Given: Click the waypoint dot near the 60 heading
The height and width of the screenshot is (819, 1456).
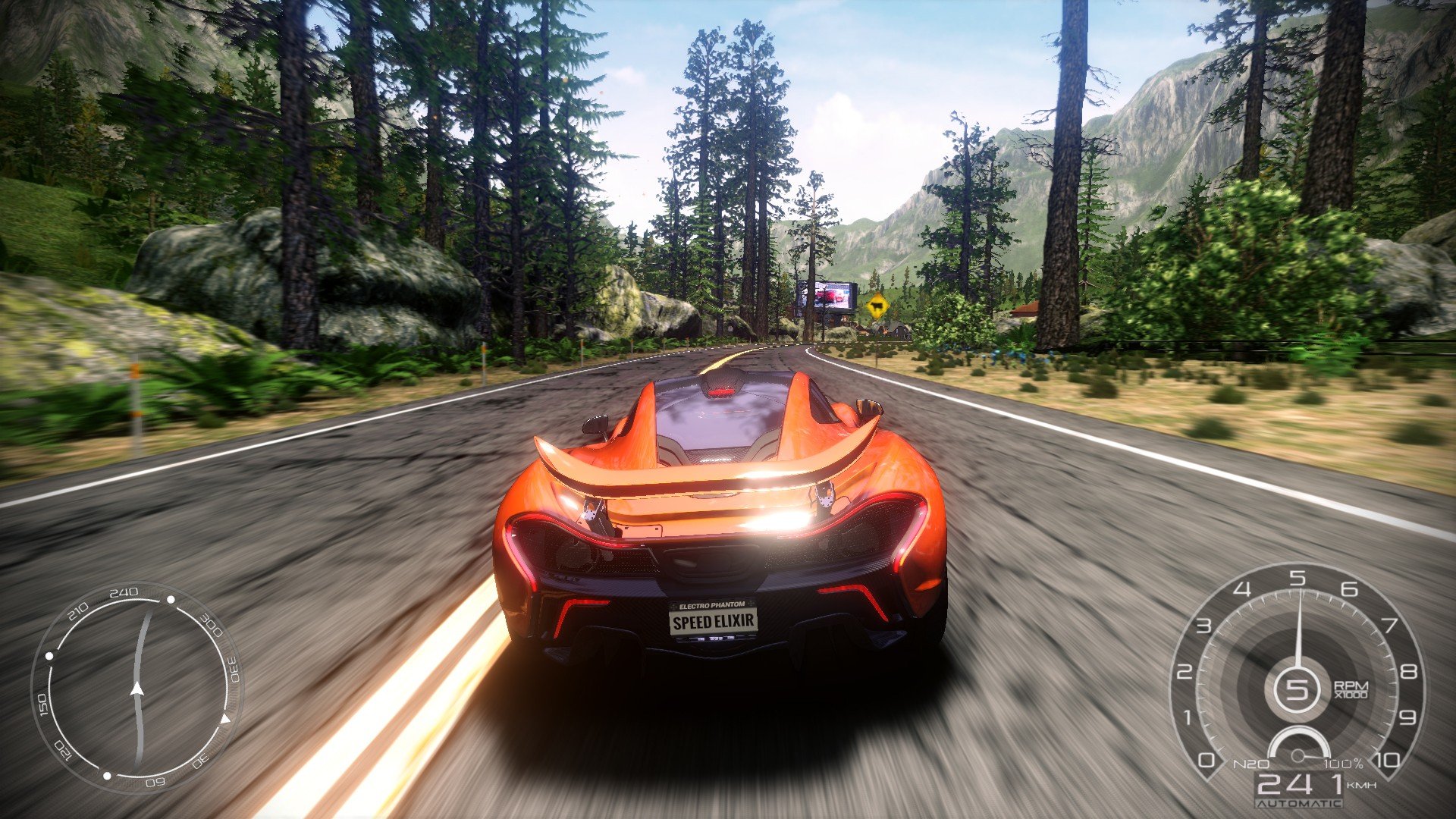Looking at the screenshot, I should click(x=107, y=774).
